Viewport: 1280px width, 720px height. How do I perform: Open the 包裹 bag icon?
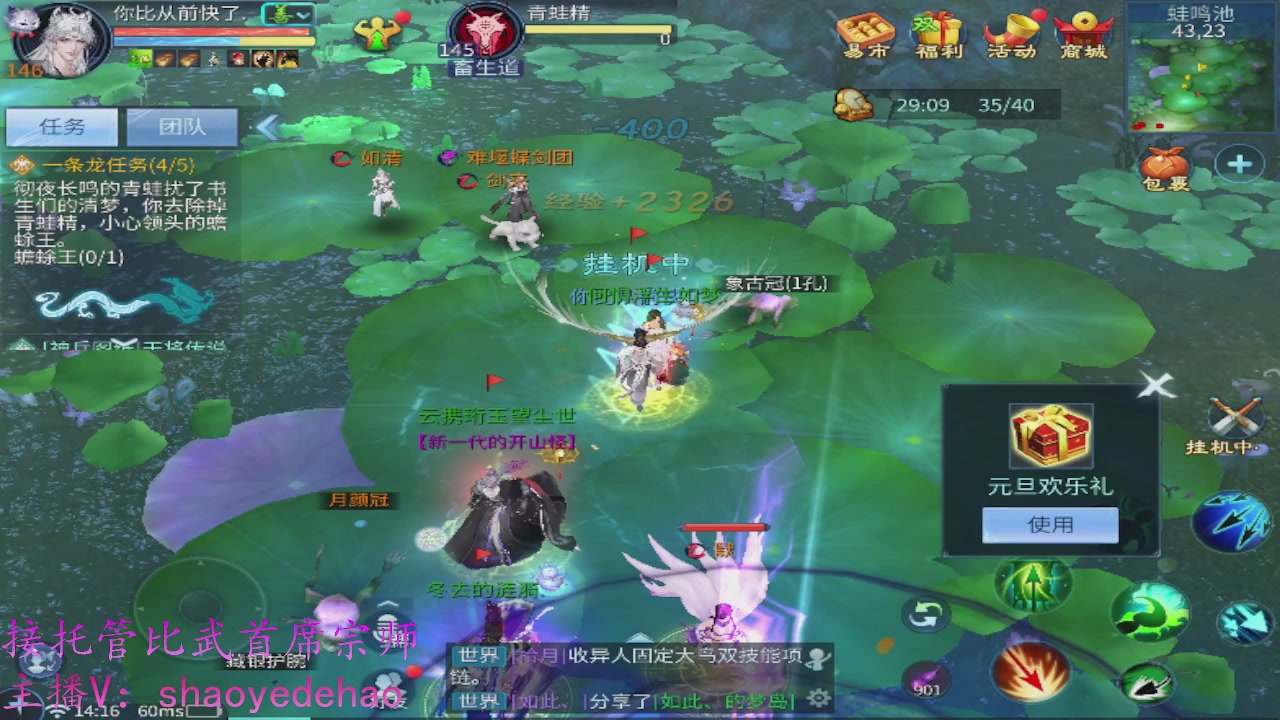coord(1163,163)
